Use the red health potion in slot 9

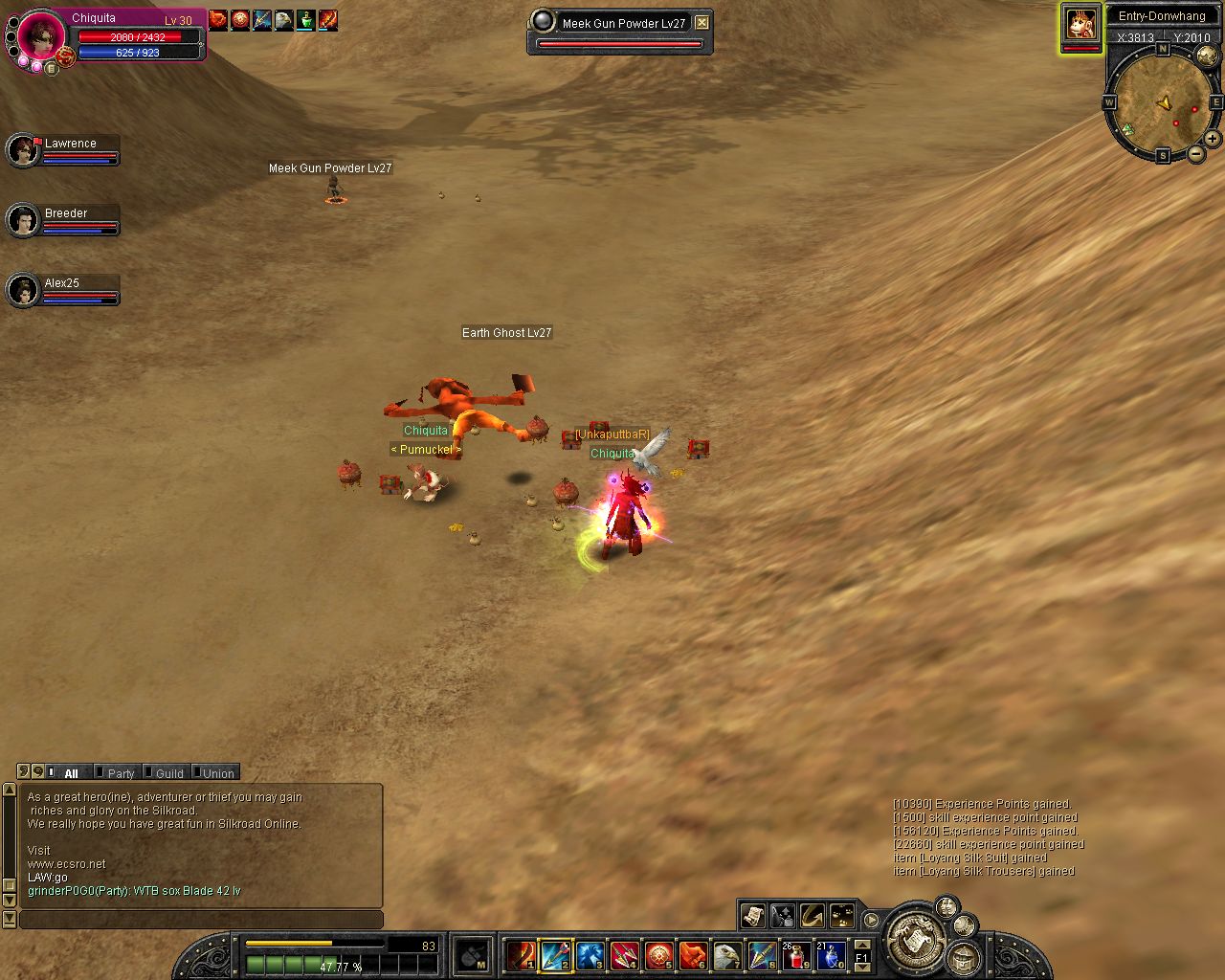click(x=796, y=955)
